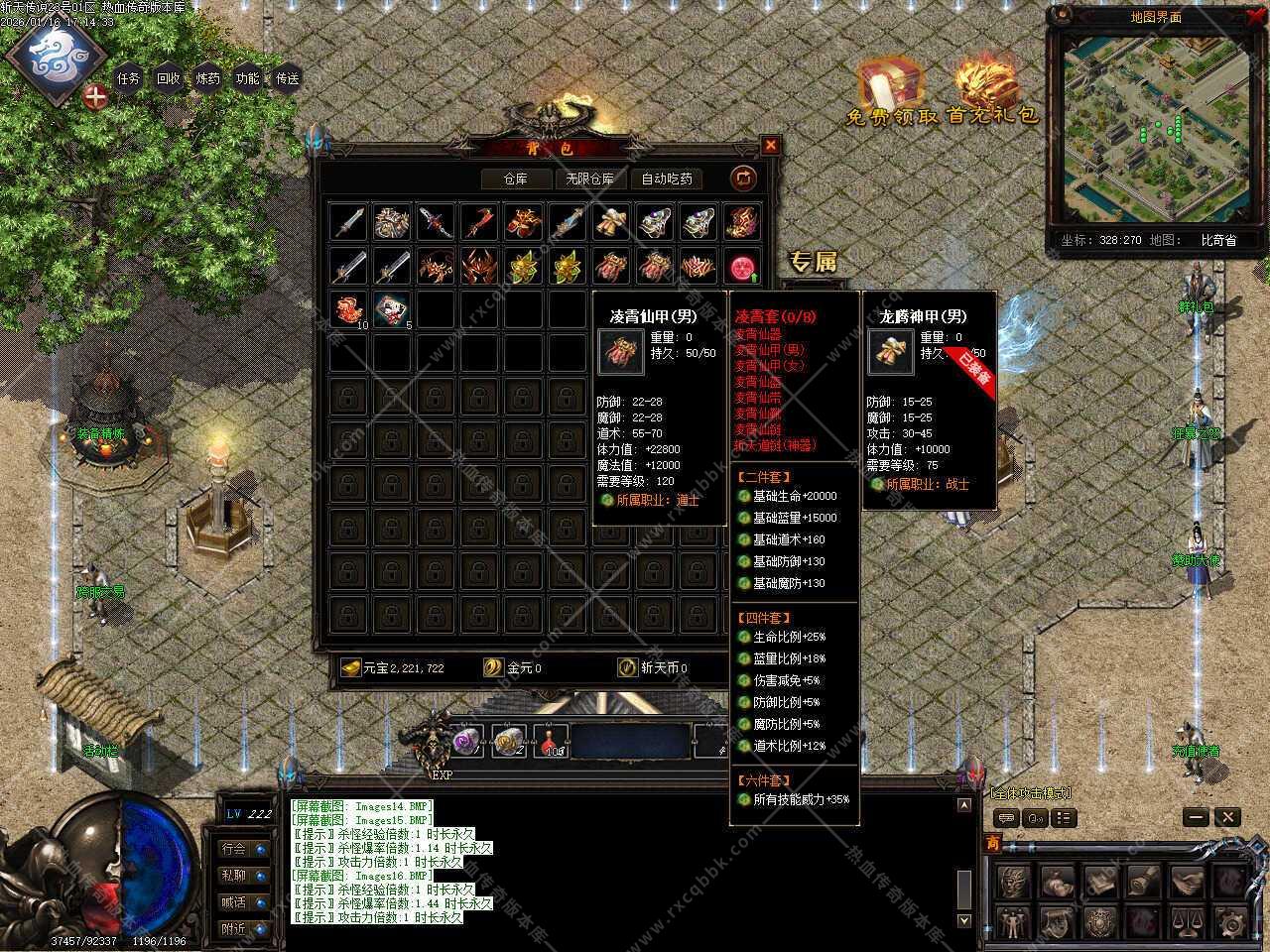Close the 背包 bag window
Viewport: 1270px width, 952px height.
tap(770, 146)
